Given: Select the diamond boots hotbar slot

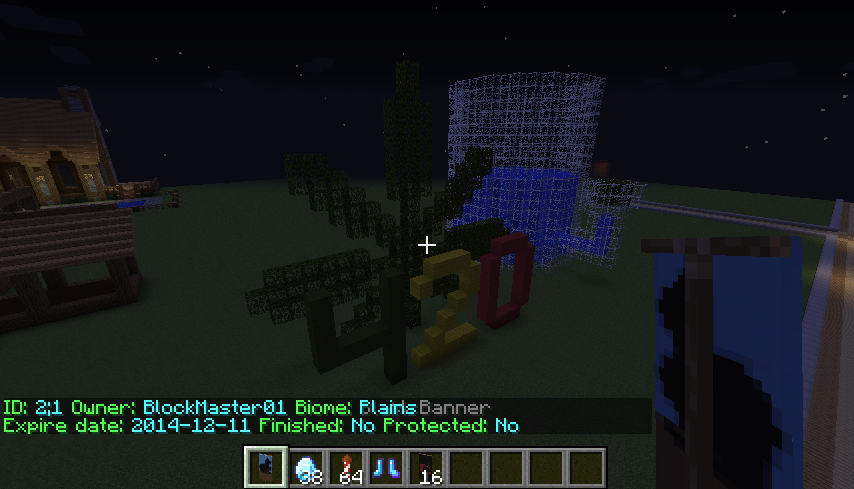Looking at the screenshot, I should pos(385,467).
